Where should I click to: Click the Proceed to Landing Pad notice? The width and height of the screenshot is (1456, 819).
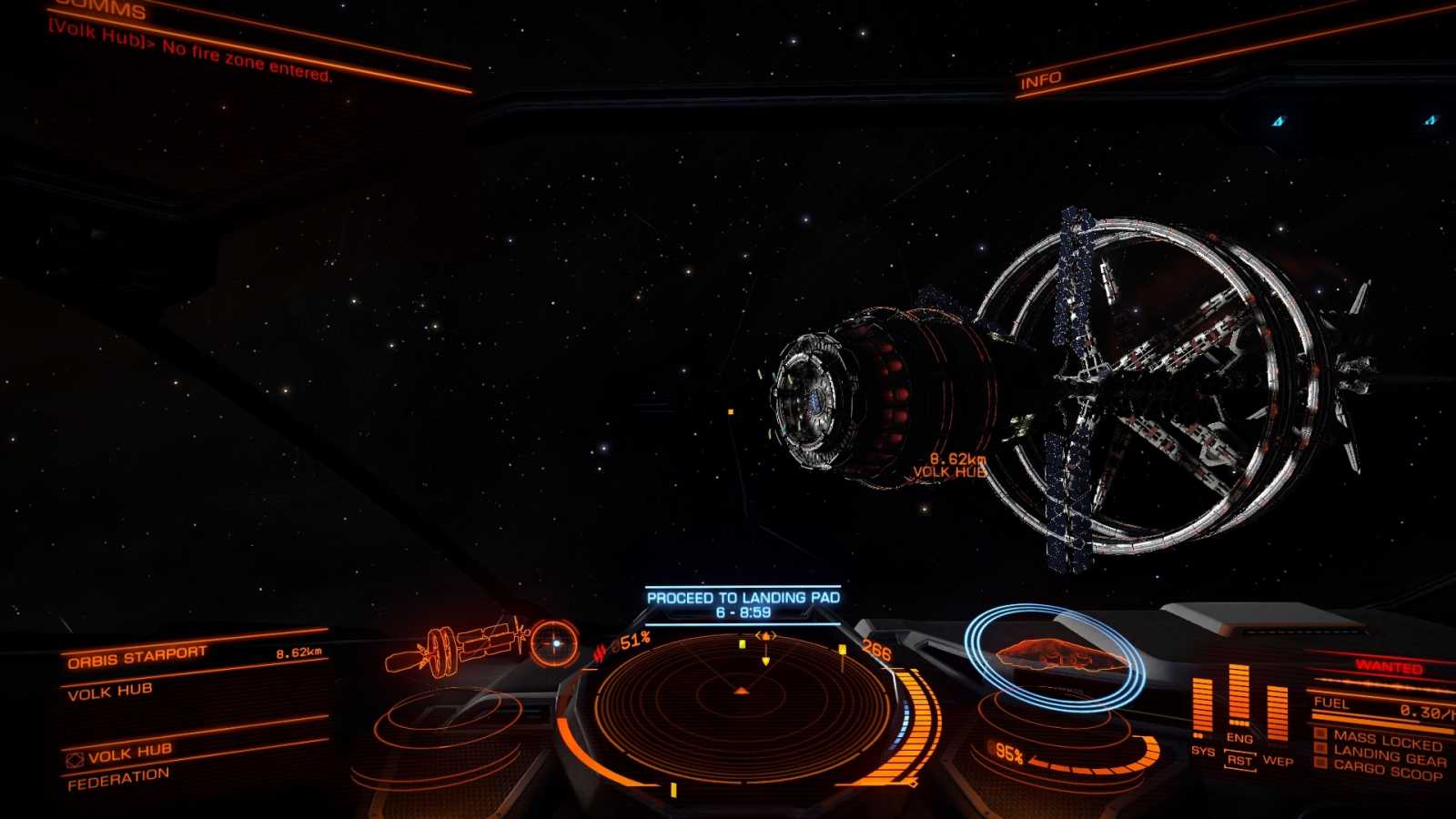(x=743, y=605)
